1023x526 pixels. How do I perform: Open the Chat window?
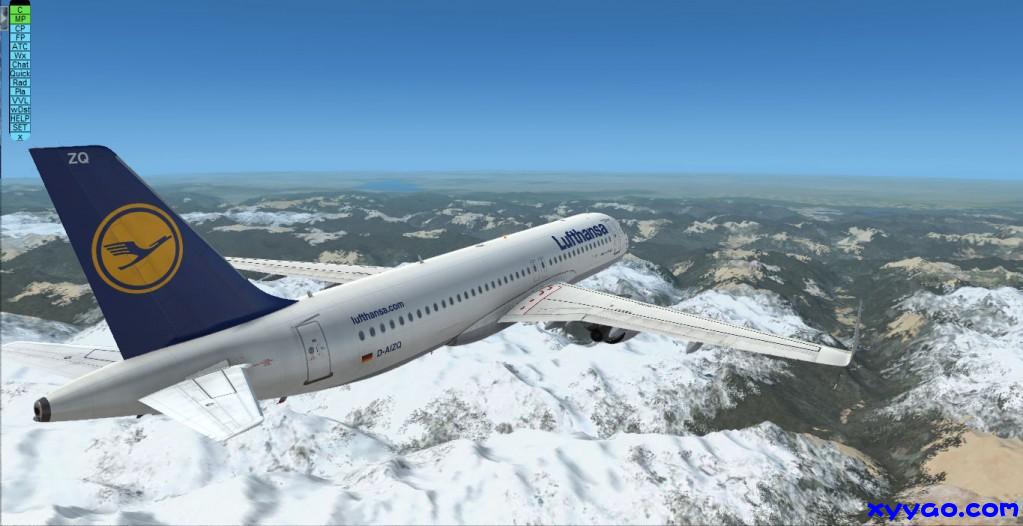click(20, 64)
